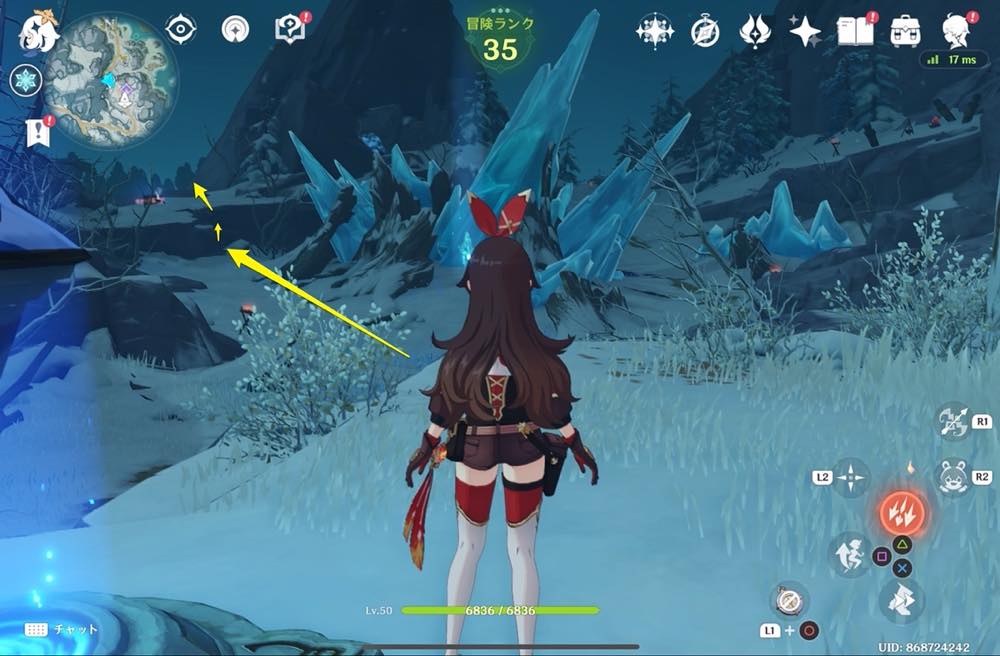Image resolution: width=1000 pixels, height=656 pixels.
Task: Expand the circular minimap
Action: pos(111,82)
